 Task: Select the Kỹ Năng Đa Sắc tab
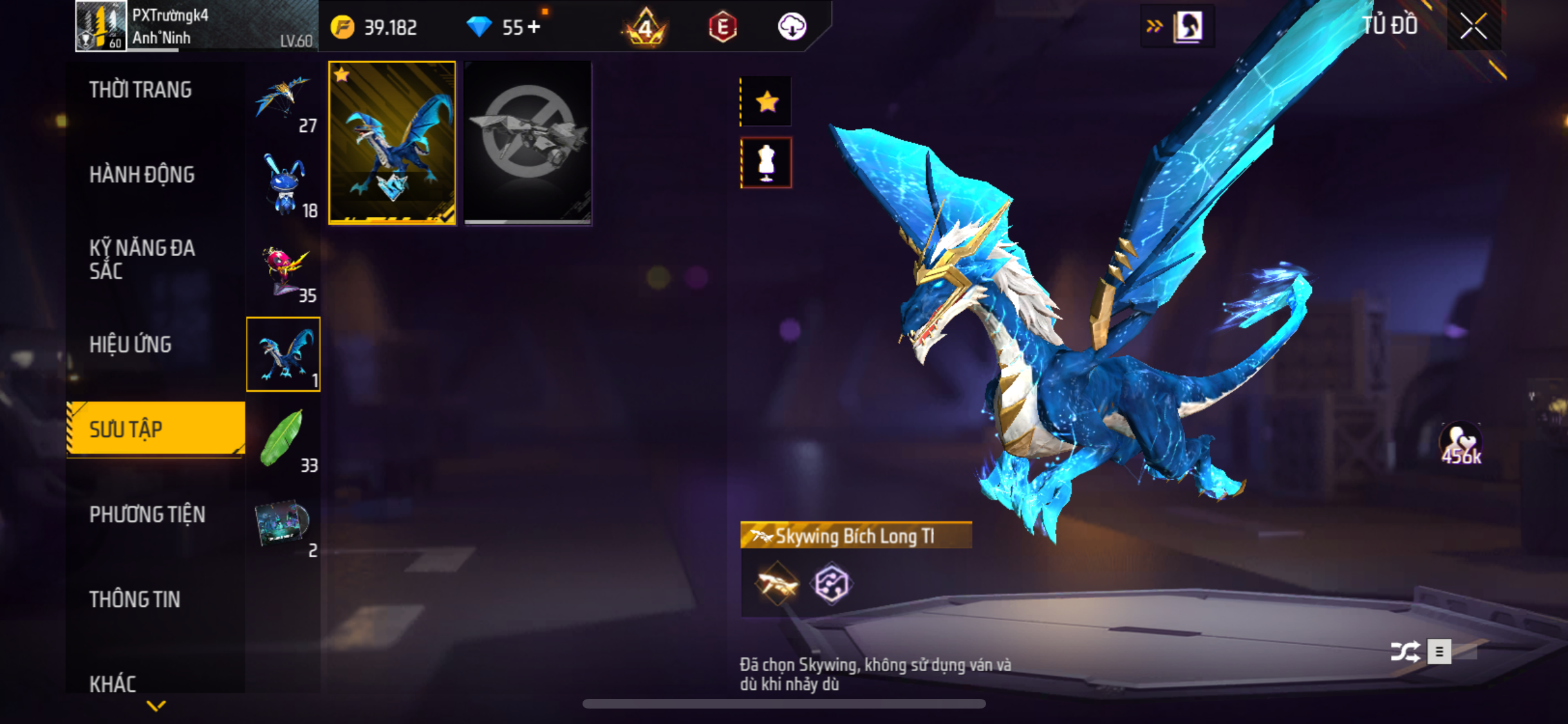[x=142, y=259]
